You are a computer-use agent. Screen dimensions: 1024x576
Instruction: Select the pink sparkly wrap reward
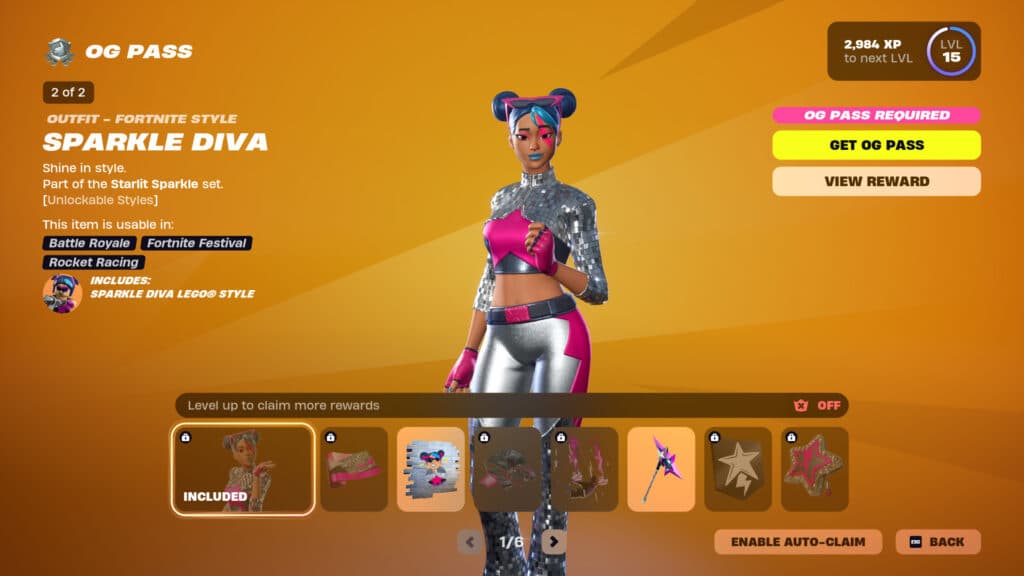click(x=354, y=470)
